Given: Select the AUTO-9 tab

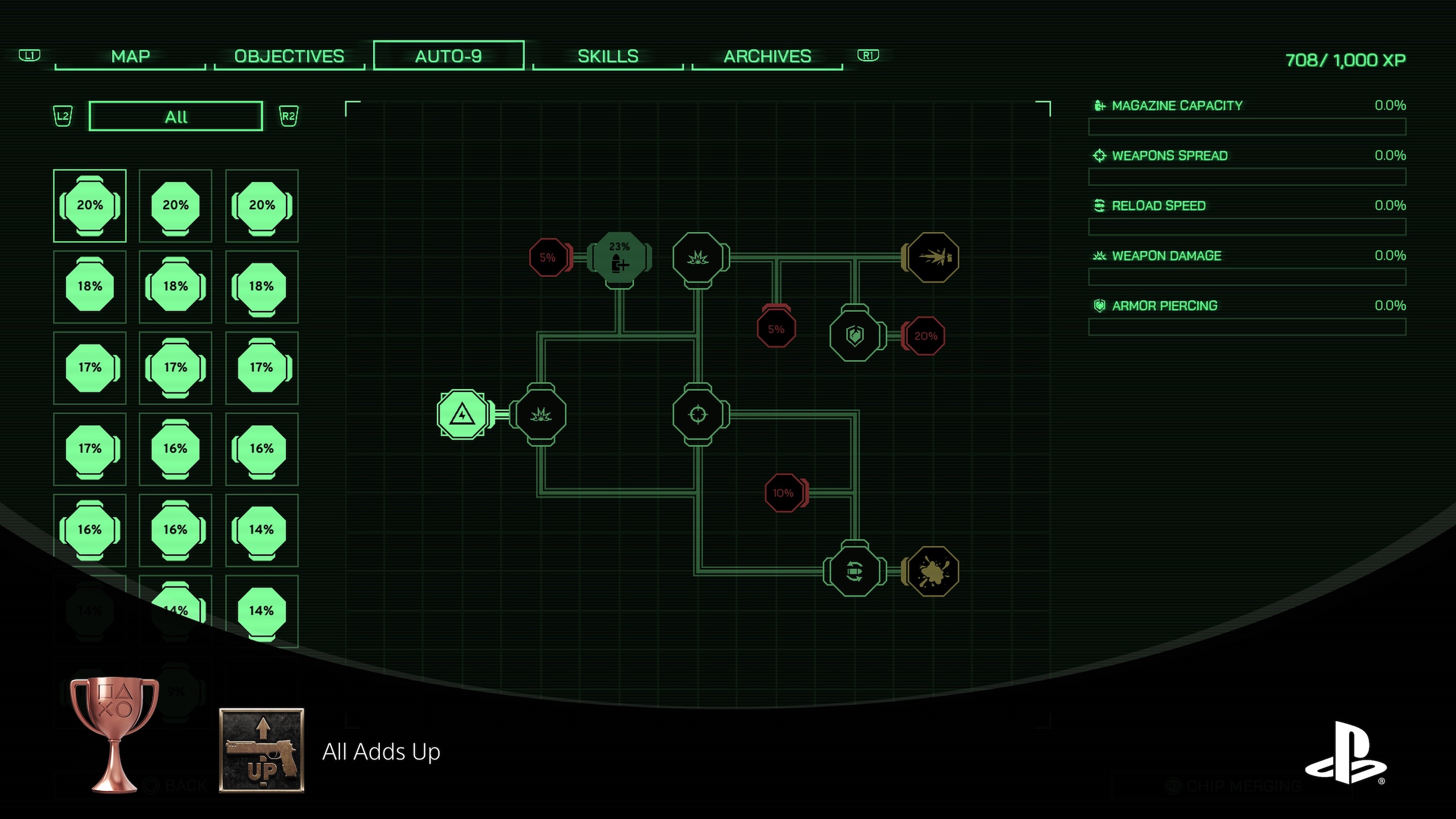Looking at the screenshot, I should [448, 56].
